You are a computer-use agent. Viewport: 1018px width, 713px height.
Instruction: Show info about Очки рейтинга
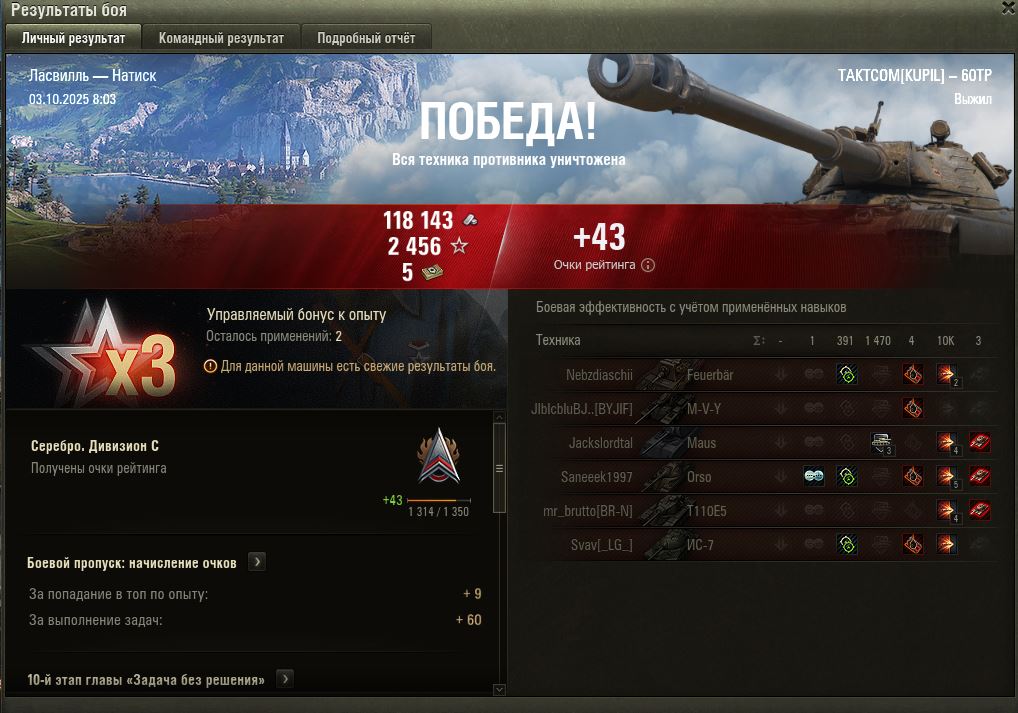[x=648, y=265]
